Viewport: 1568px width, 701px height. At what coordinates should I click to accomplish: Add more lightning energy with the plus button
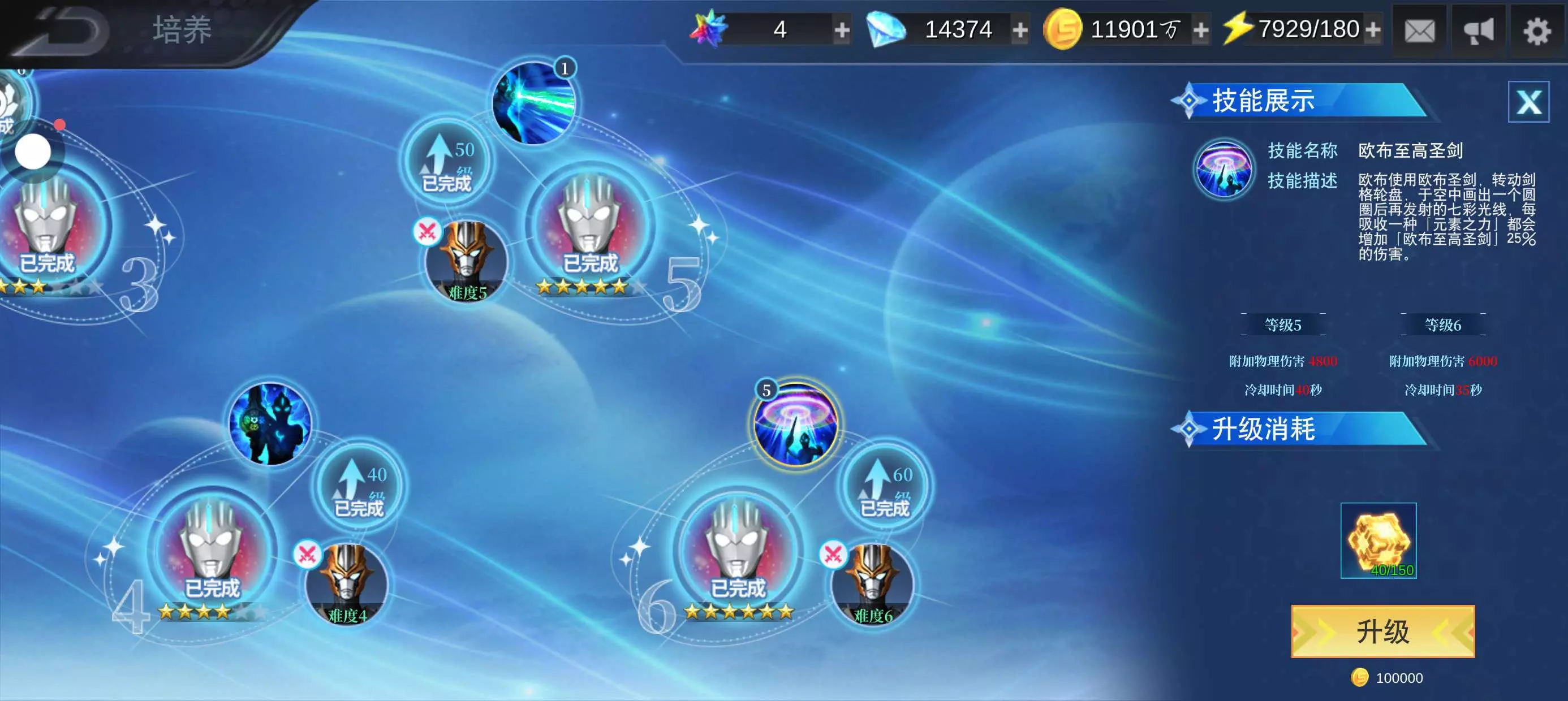tap(1373, 30)
